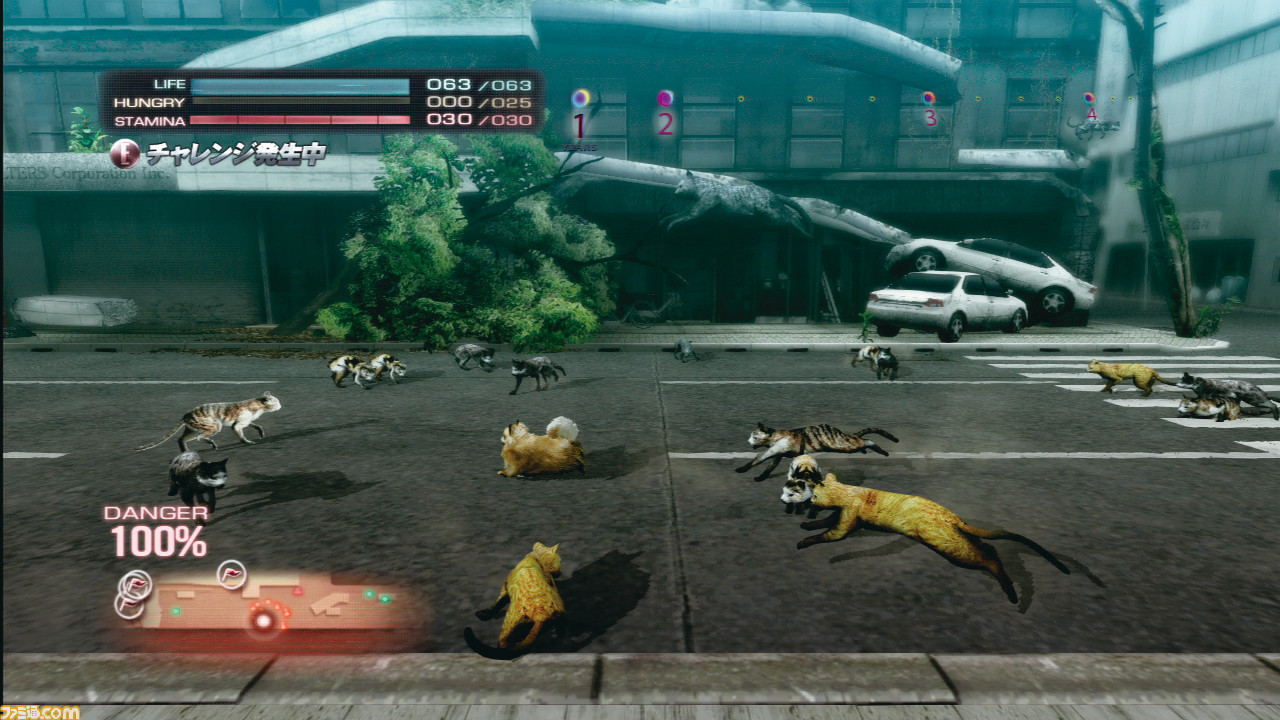Viewport: 1280px width, 720px height.
Task: Select the upper flag marker on the minimap
Action: coord(232,572)
